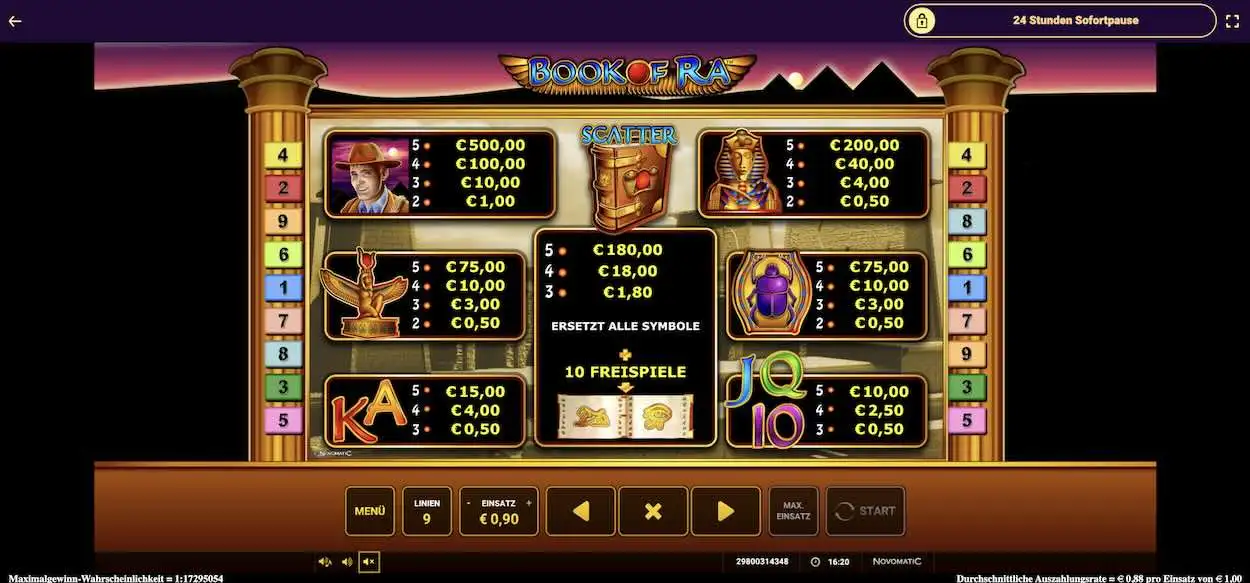This screenshot has height=583, width=1250.
Task: Activate the 24 Stunden Sofortpause button
Action: (x=1061, y=20)
